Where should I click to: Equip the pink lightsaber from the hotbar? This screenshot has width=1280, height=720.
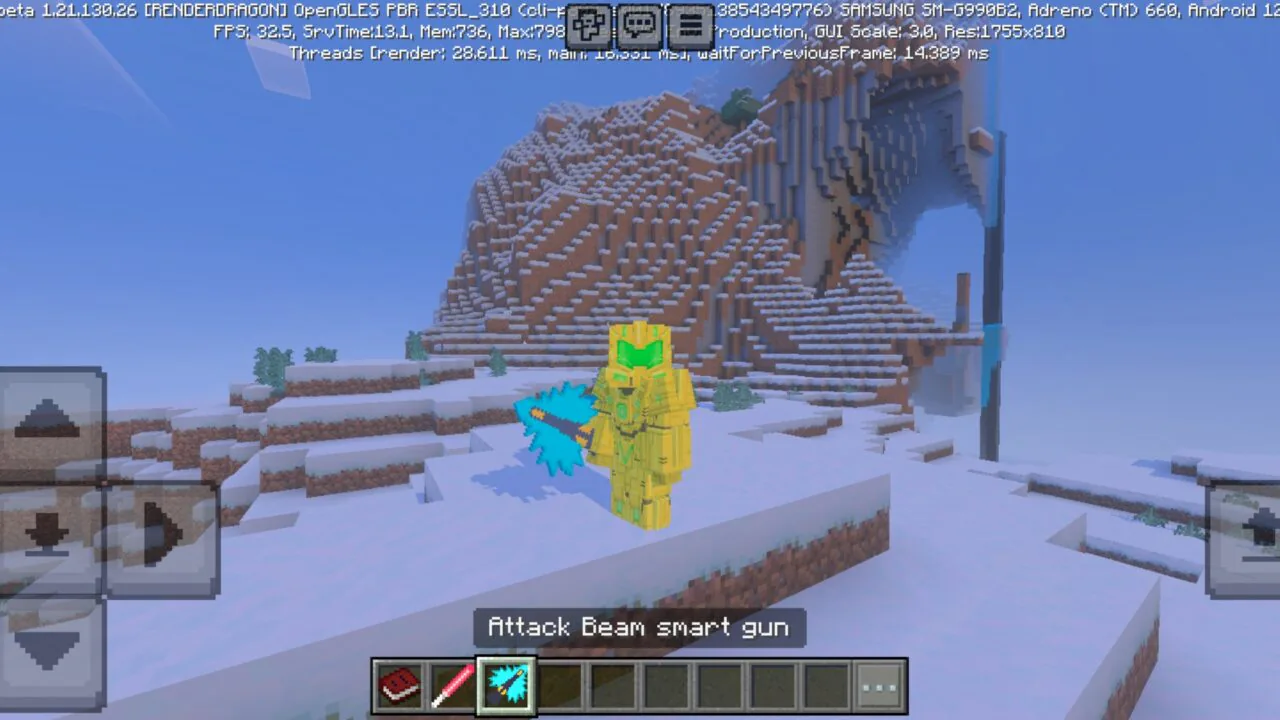click(452, 684)
